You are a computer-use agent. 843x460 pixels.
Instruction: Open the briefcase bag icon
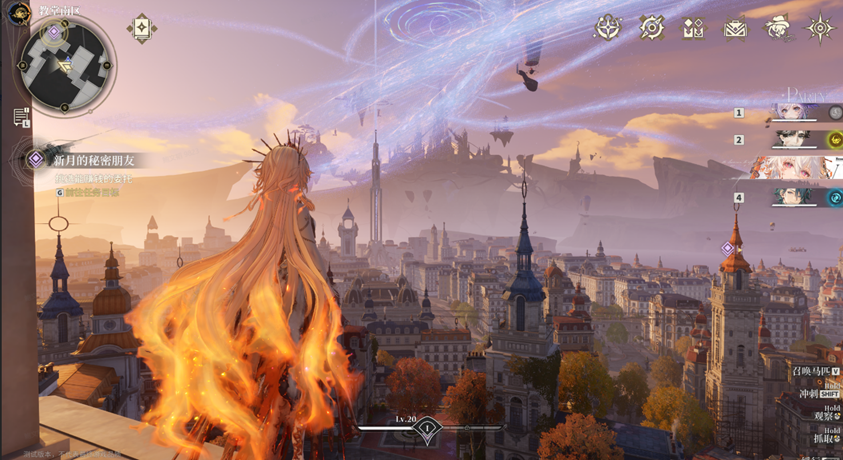click(735, 29)
